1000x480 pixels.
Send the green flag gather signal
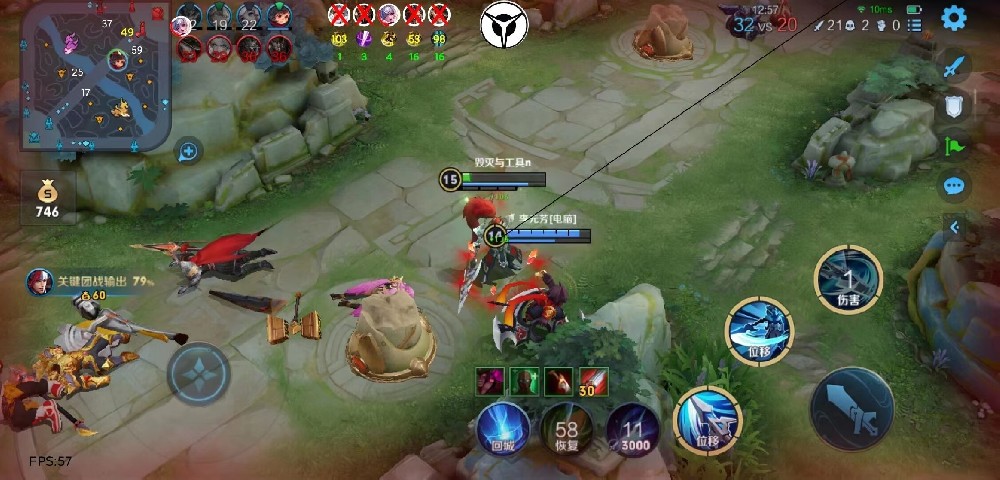[x=954, y=145]
